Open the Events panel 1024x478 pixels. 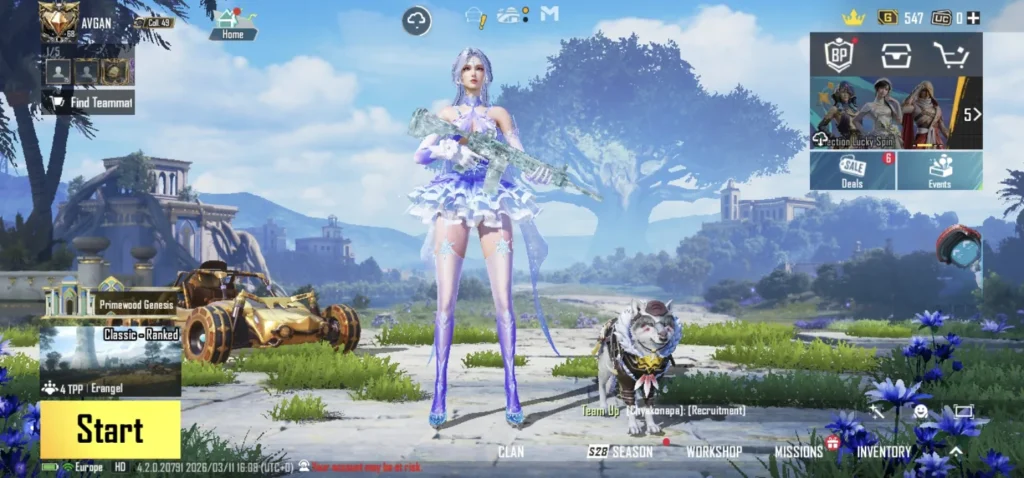click(940, 171)
